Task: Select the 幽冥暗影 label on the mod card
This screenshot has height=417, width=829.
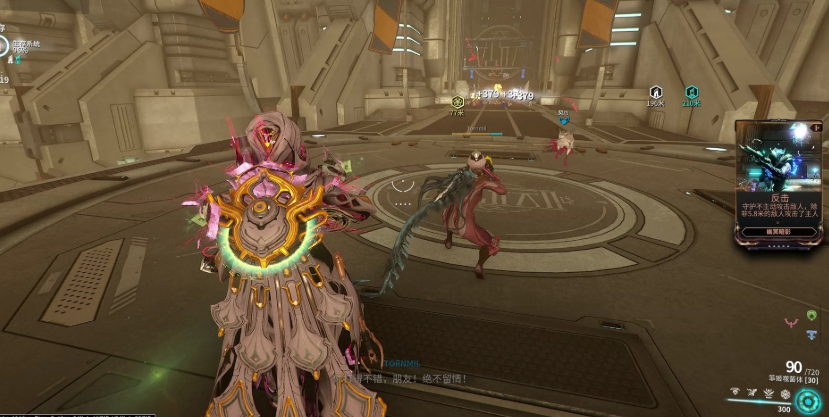Action: (778, 232)
